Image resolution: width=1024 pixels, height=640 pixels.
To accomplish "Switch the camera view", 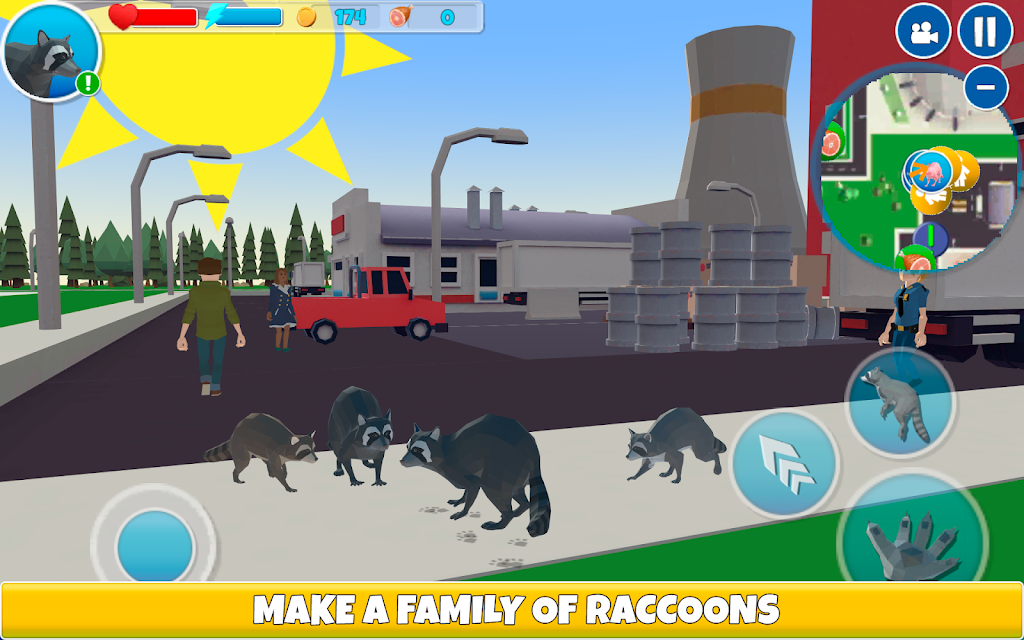I will click(923, 31).
